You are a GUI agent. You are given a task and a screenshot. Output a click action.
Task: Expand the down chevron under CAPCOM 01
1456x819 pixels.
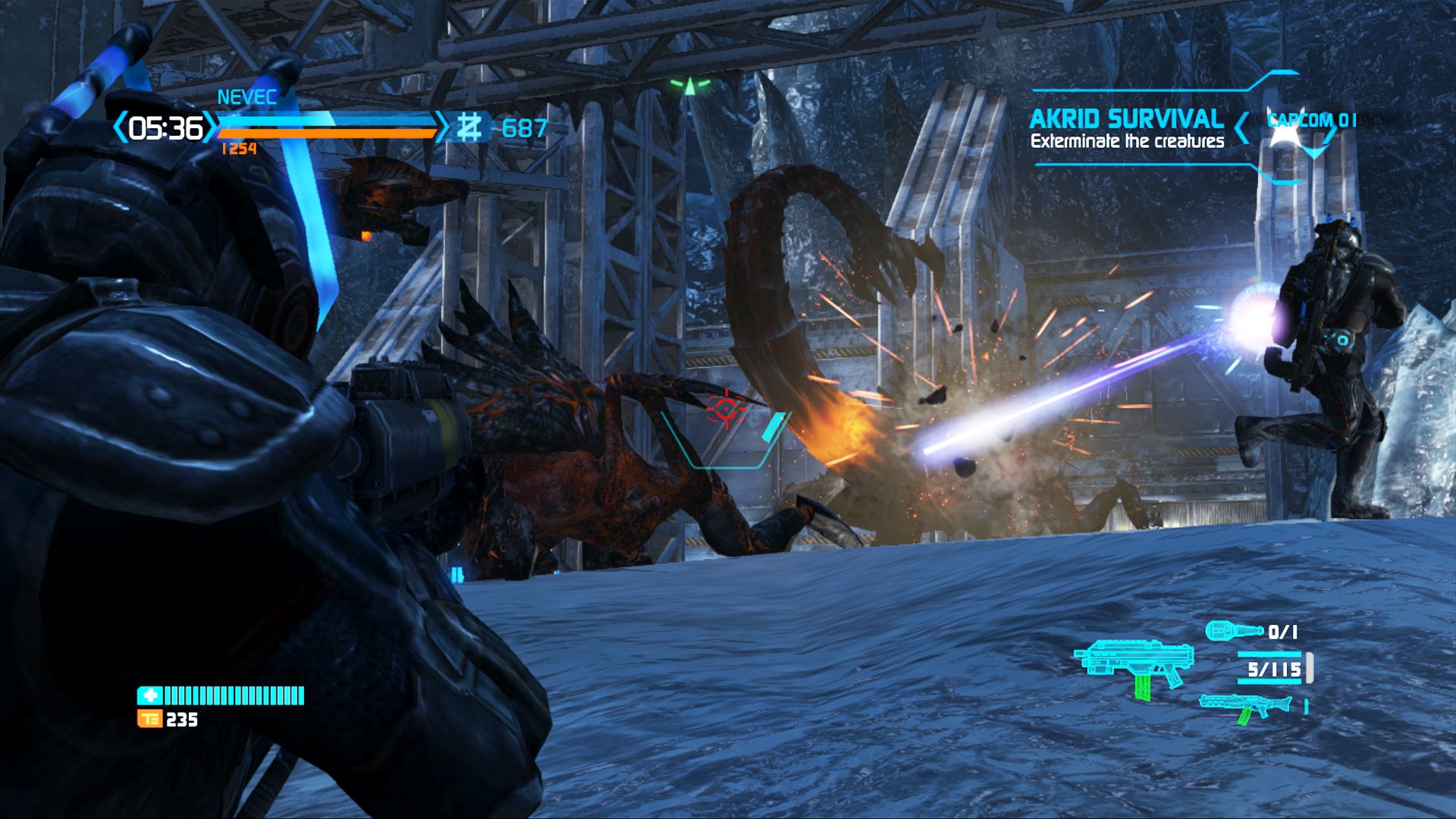pos(1314,152)
